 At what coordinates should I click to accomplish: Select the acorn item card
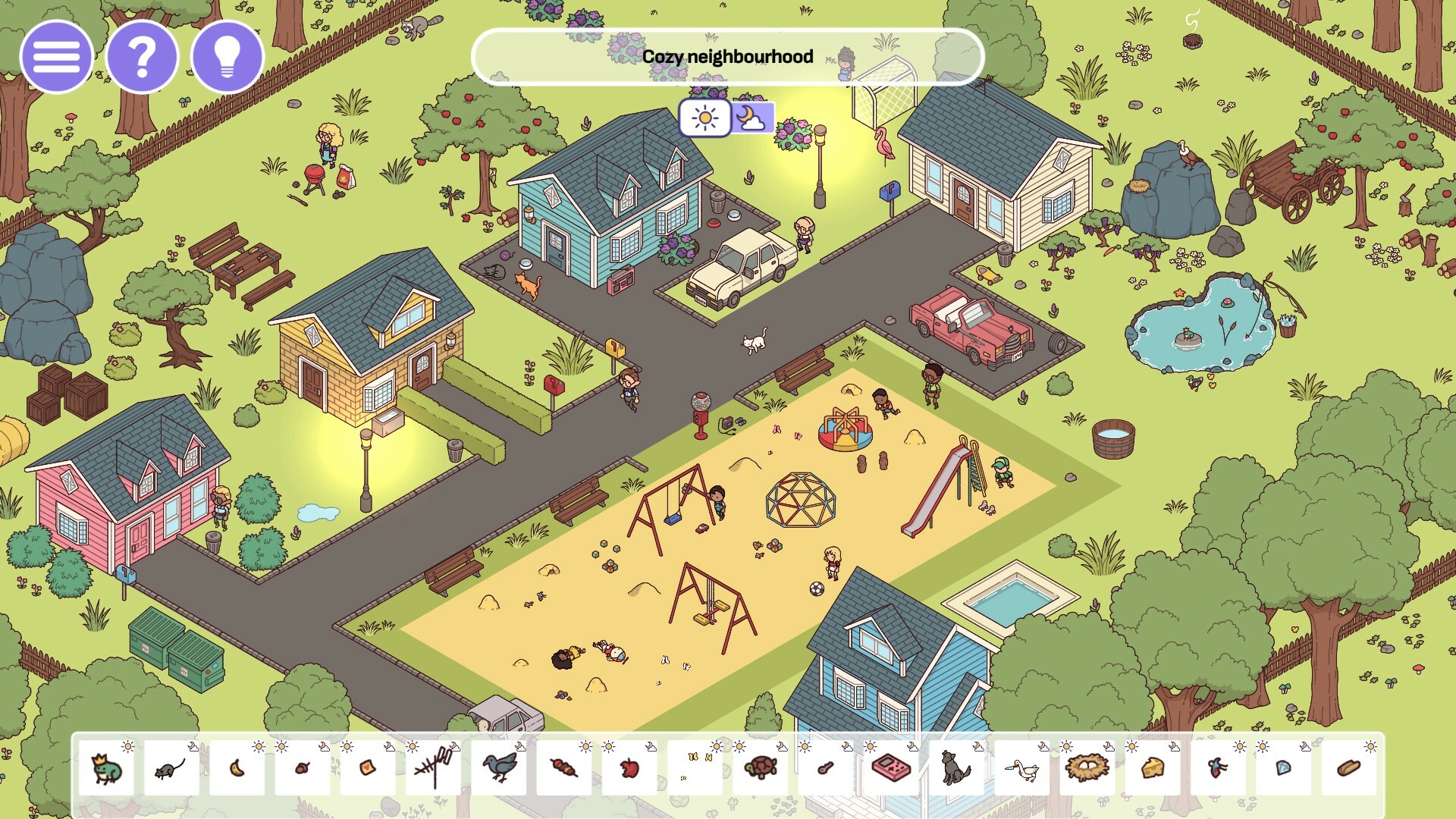click(x=303, y=770)
